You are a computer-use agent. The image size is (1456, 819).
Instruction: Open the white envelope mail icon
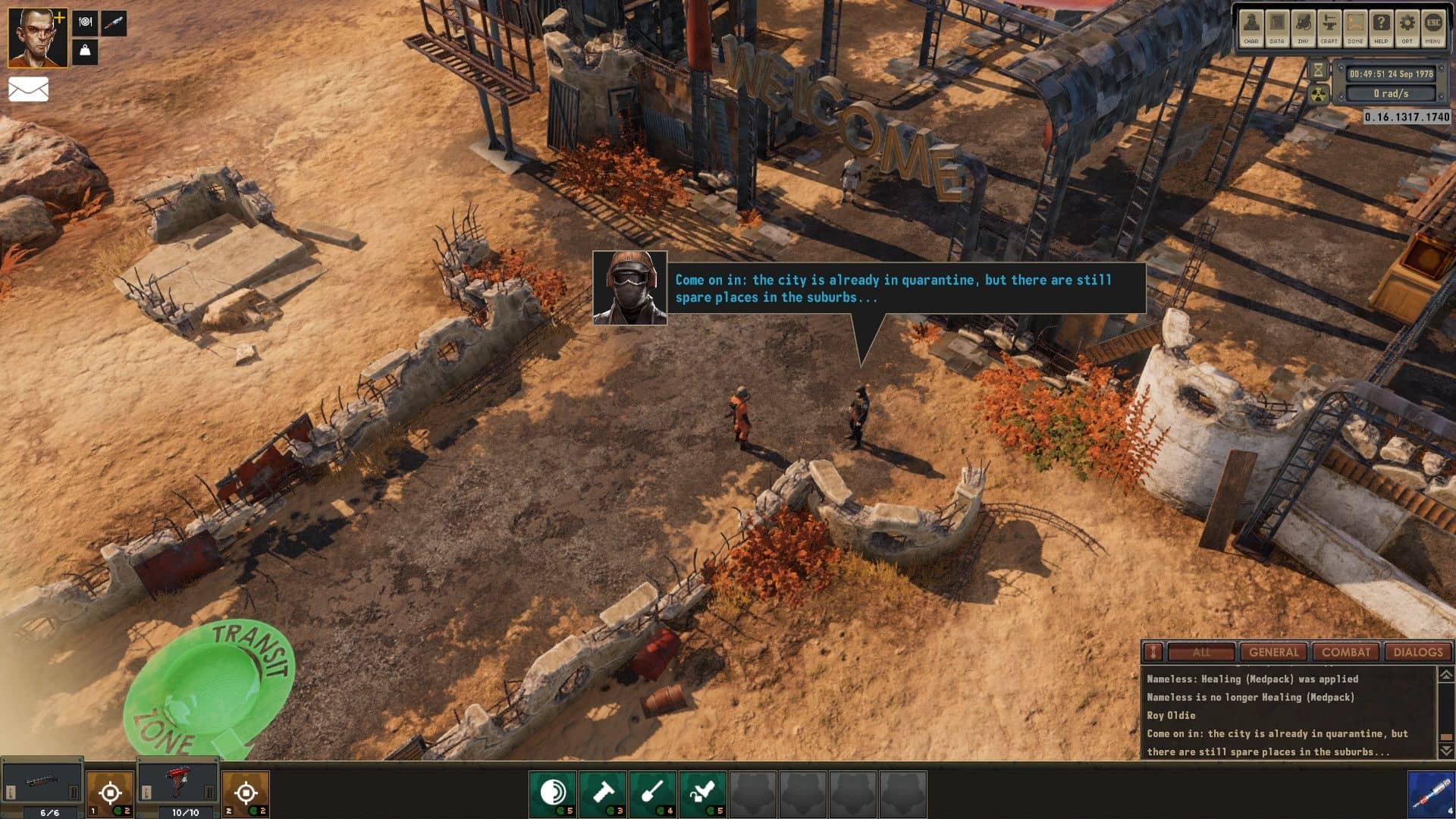[28, 89]
